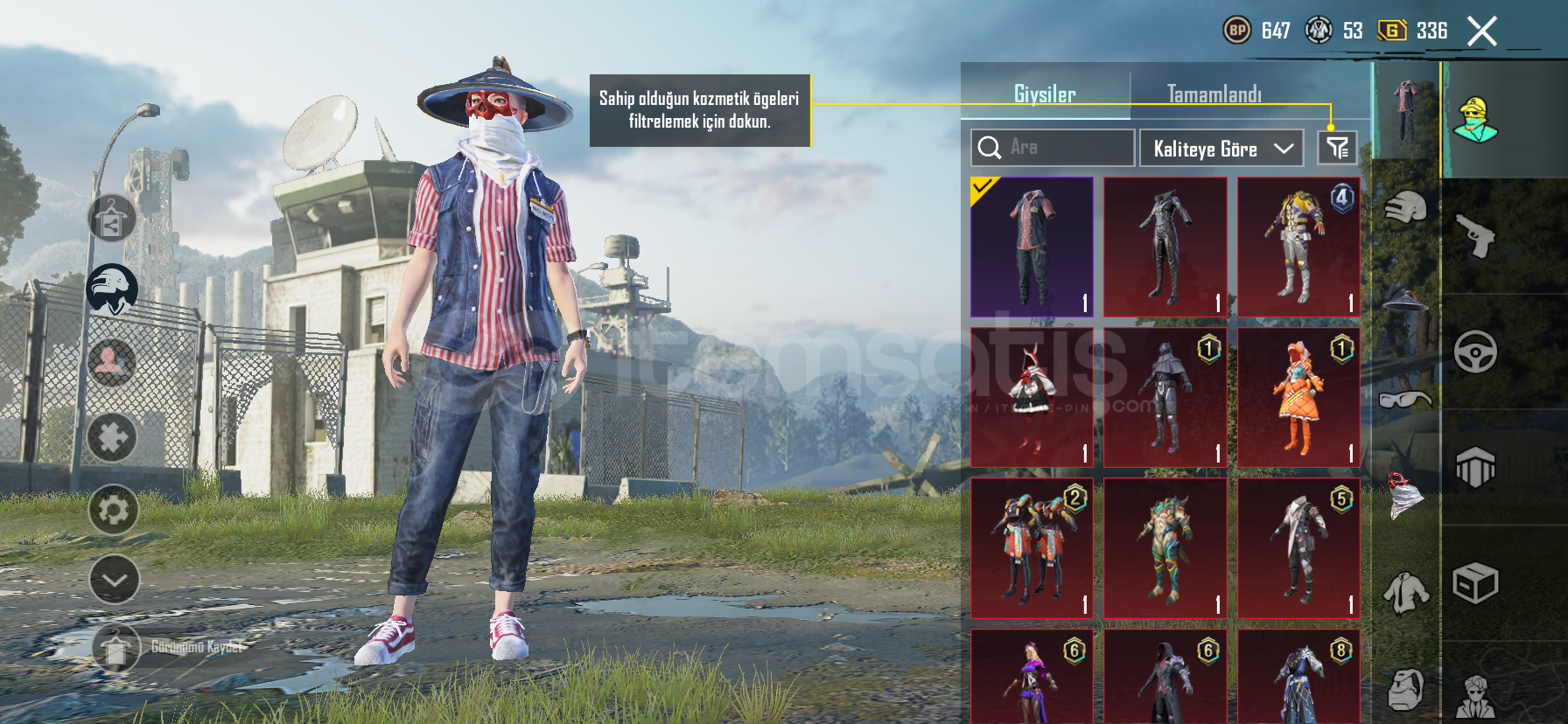This screenshot has height=724, width=1568.
Task: Click the Ara search field
Action: 1053,148
